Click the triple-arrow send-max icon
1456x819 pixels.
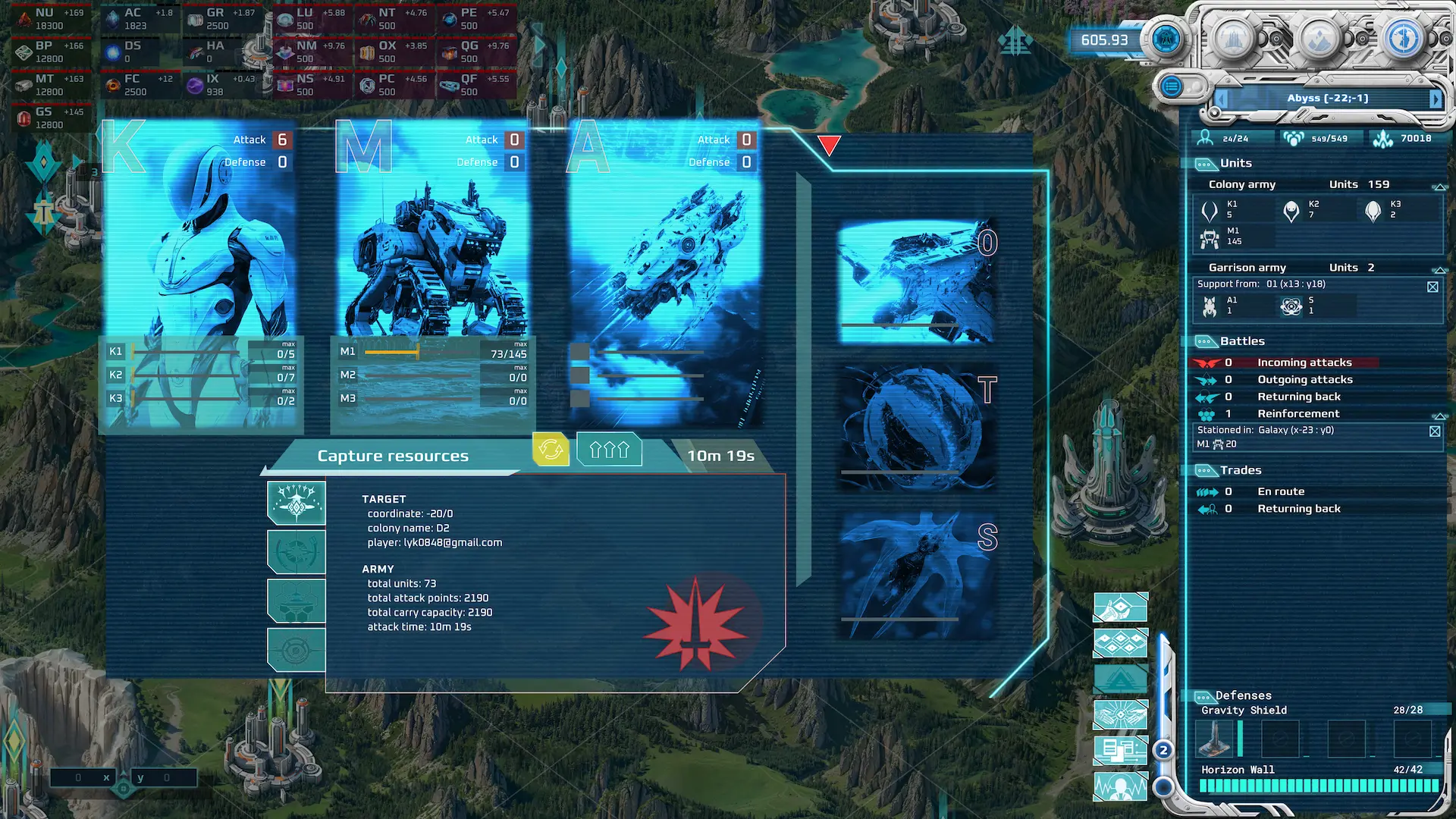tap(609, 449)
